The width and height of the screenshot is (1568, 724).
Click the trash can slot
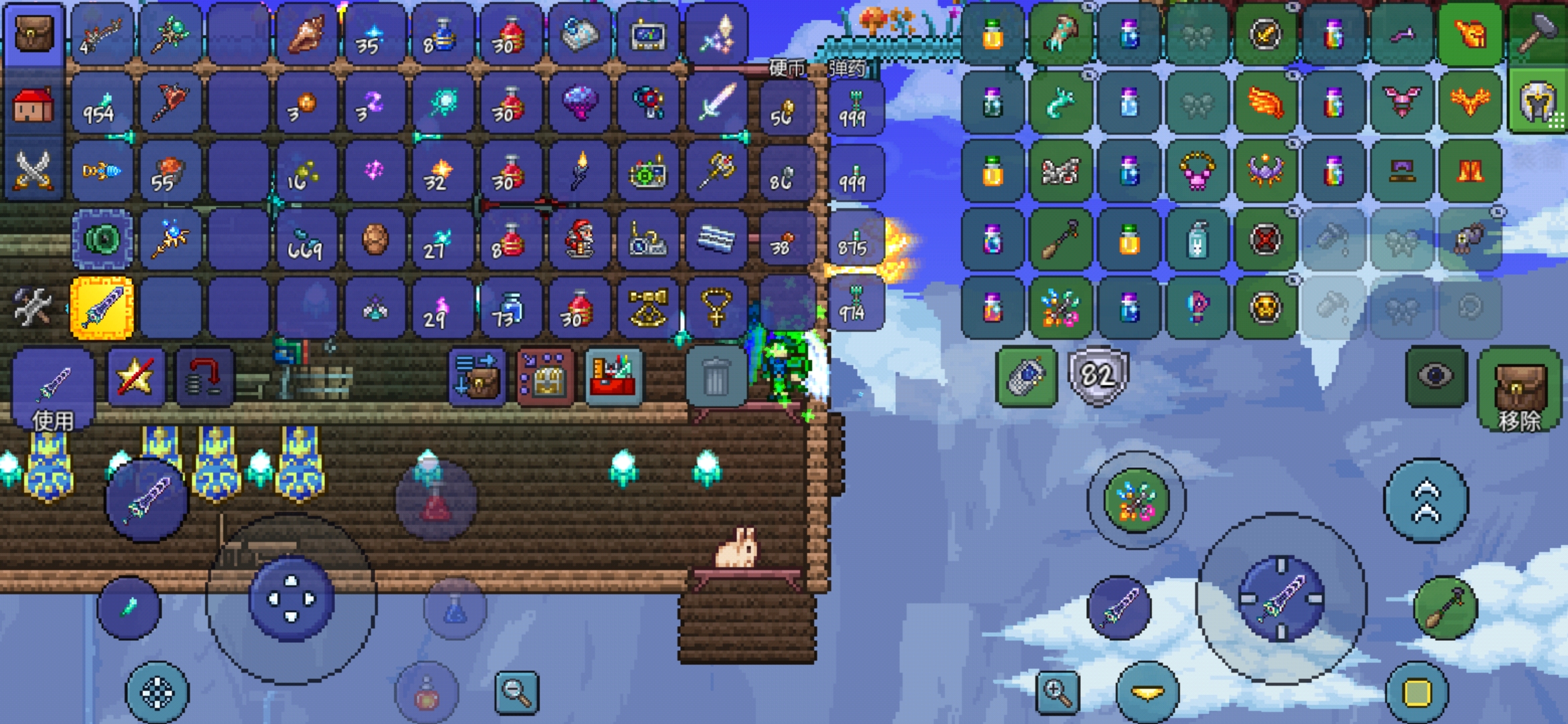[x=715, y=377]
